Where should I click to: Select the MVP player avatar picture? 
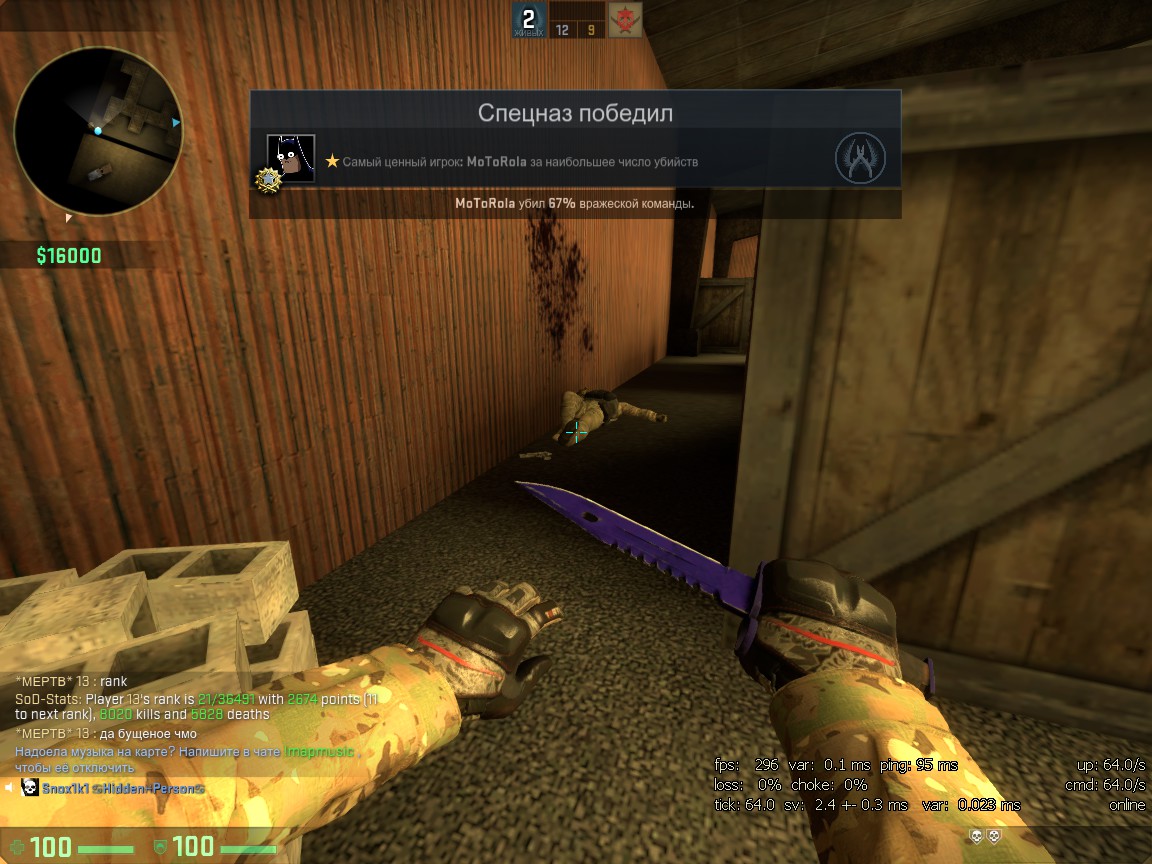click(x=291, y=158)
